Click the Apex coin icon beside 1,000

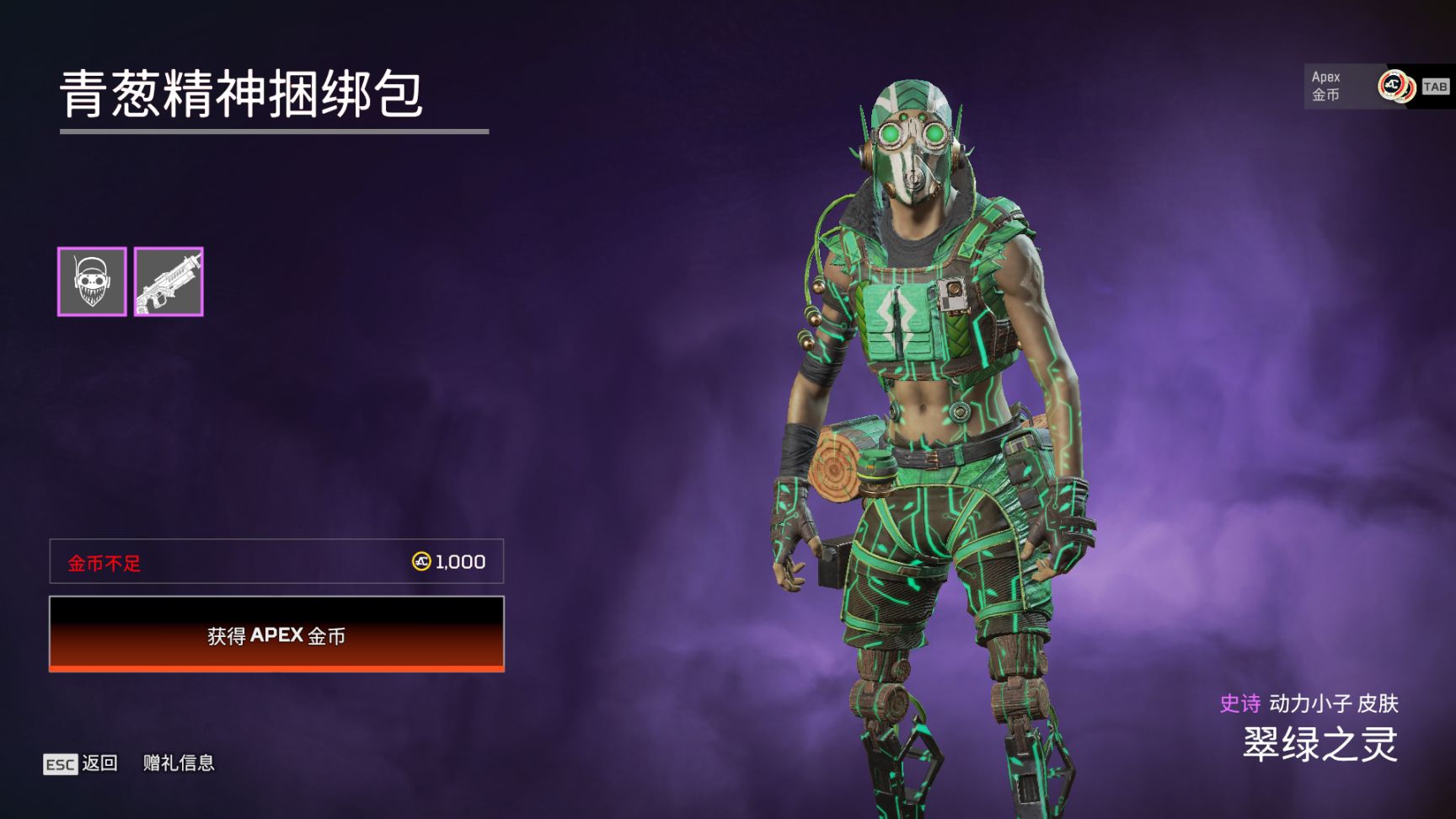[420, 560]
